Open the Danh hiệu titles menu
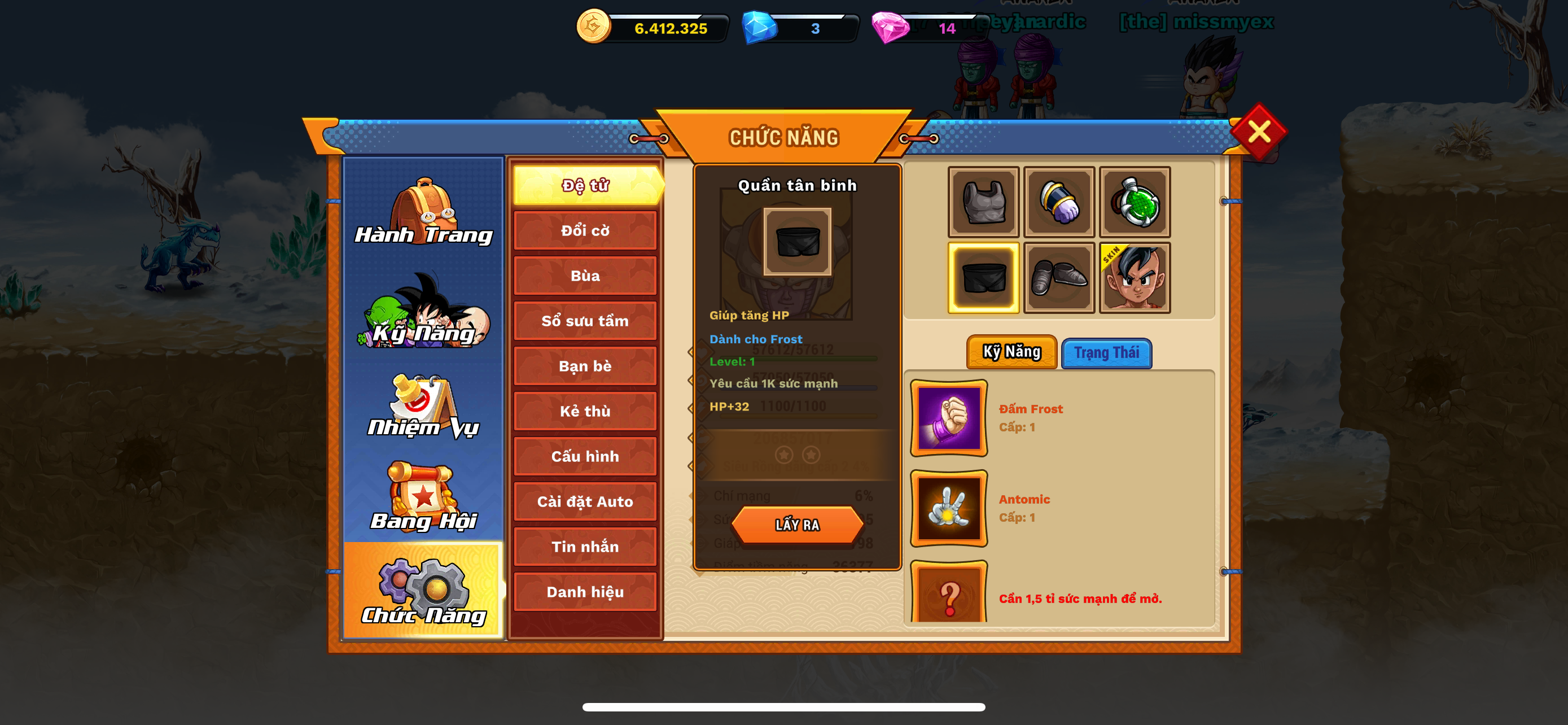1568x725 pixels. (x=585, y=592)
